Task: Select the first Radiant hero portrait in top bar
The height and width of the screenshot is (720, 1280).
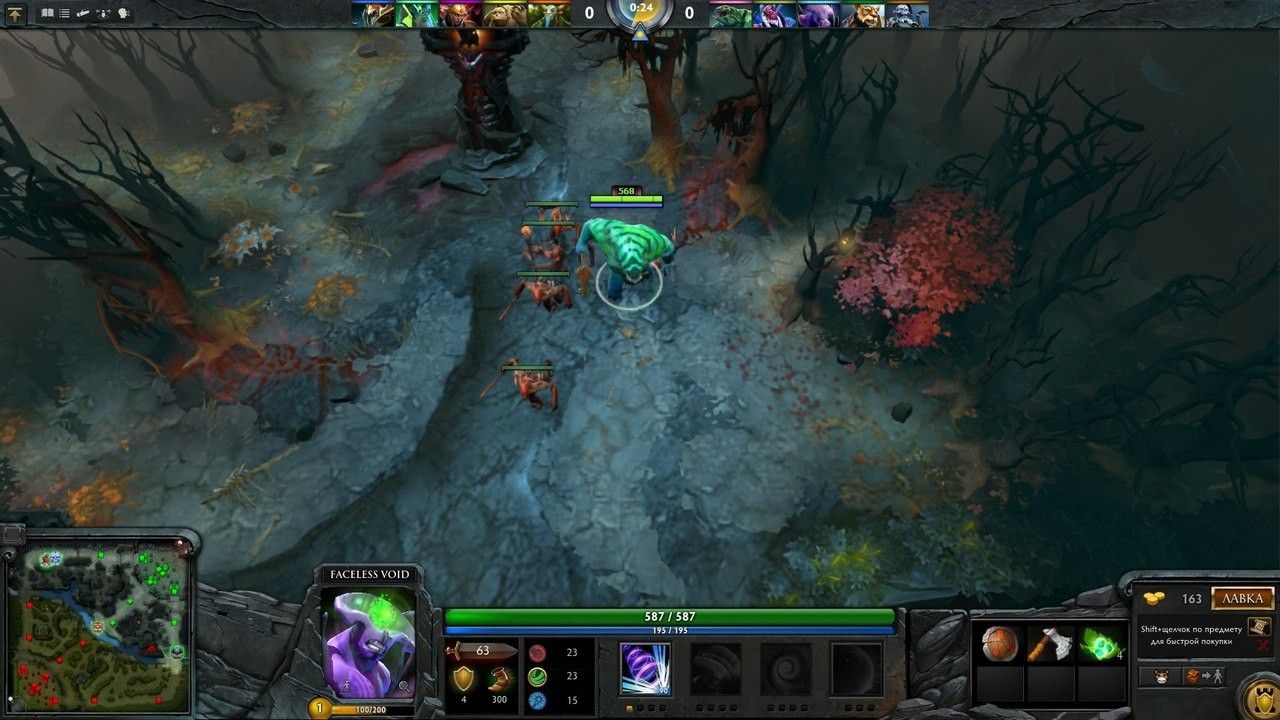Action: coord(372,14)
